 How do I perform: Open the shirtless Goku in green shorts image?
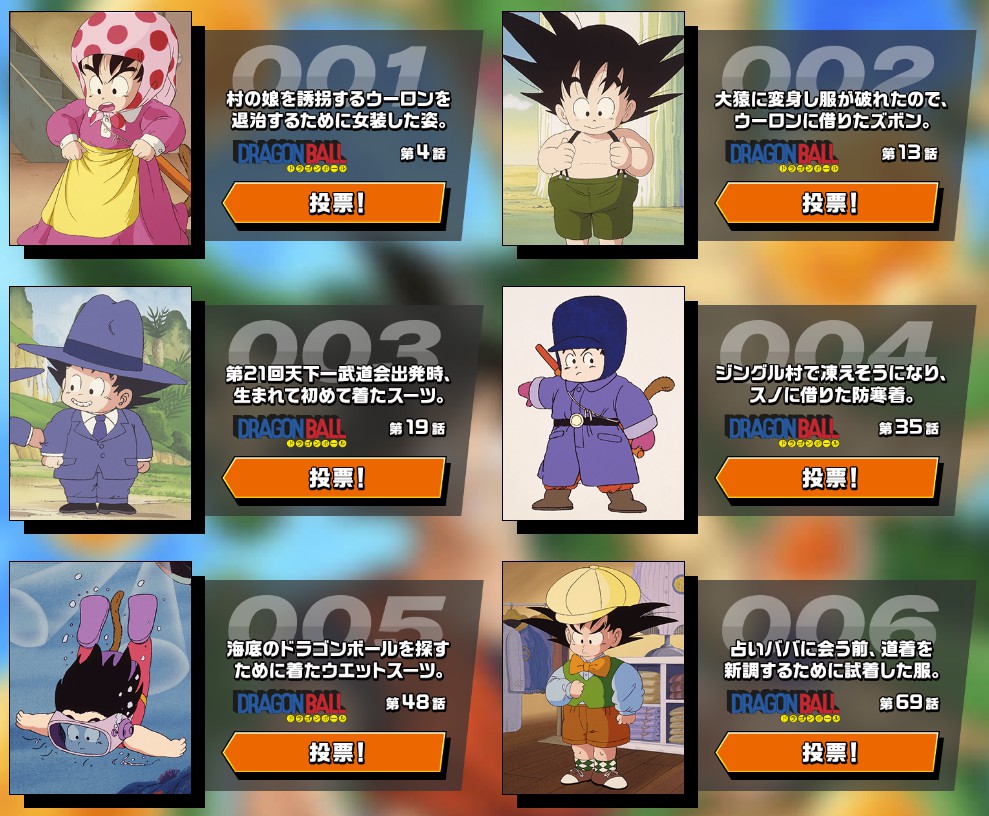point(593,128)
